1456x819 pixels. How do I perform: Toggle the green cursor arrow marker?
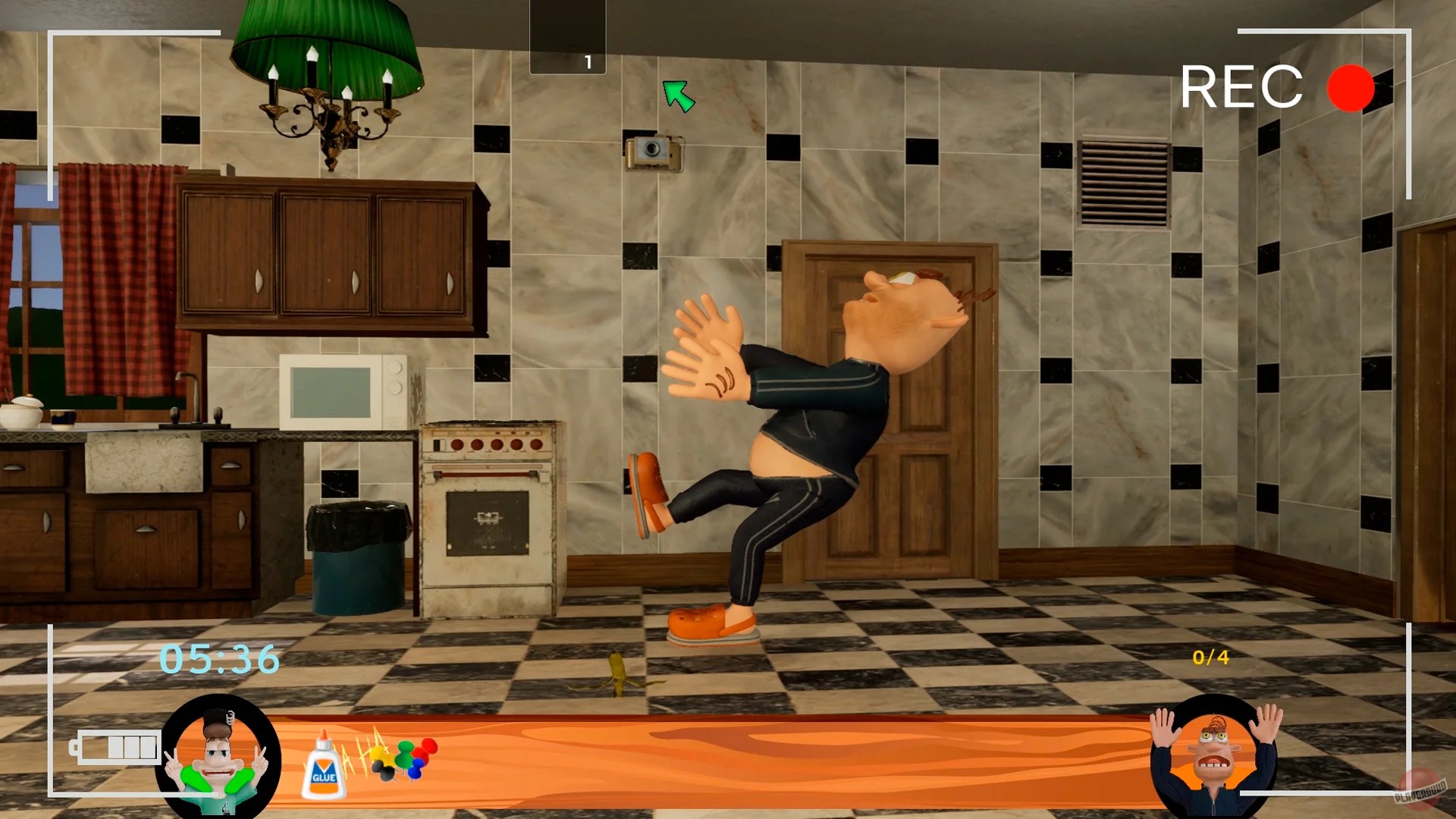point(679,95)
